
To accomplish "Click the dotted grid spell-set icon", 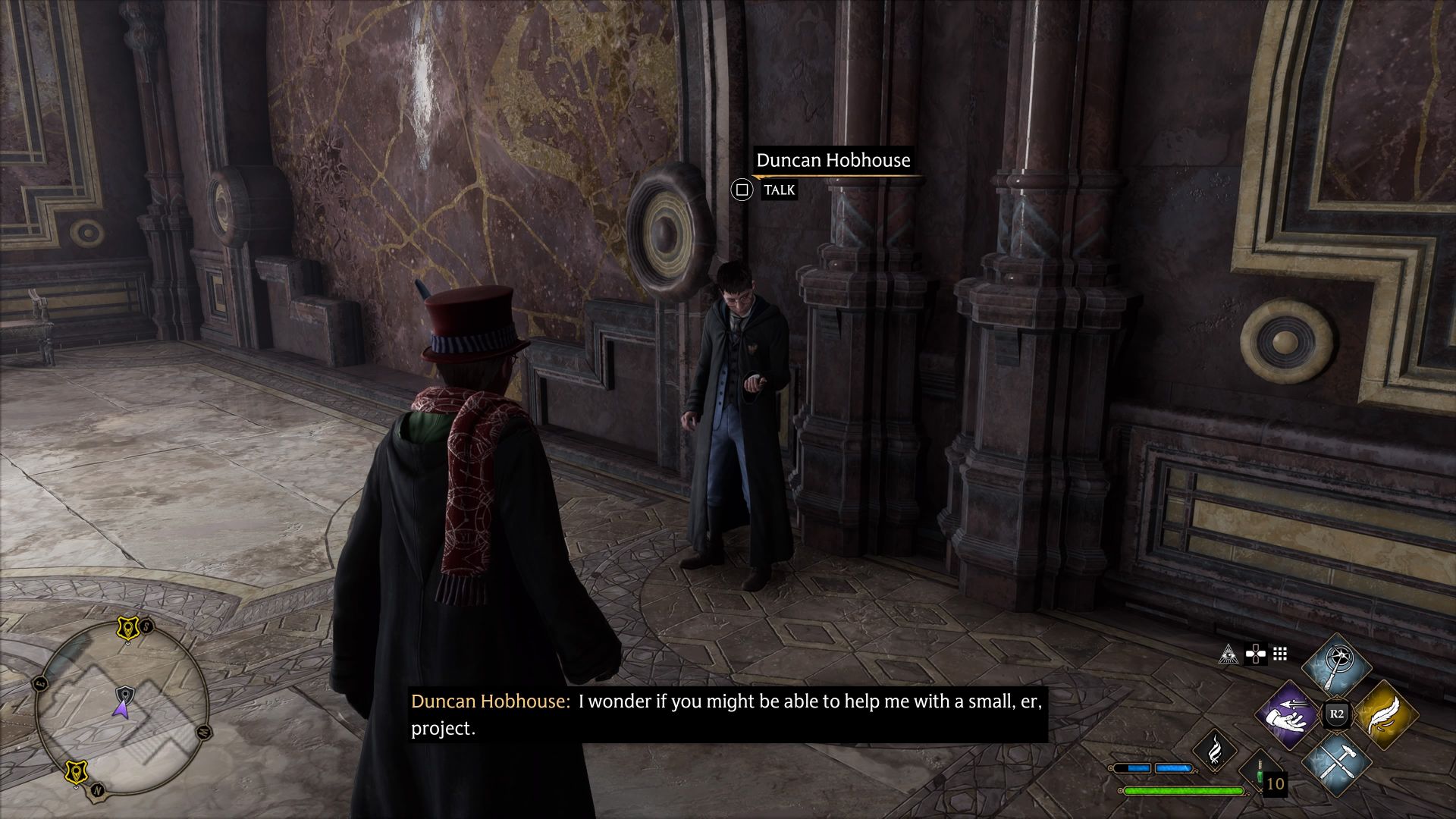I will click(1279, 654).
